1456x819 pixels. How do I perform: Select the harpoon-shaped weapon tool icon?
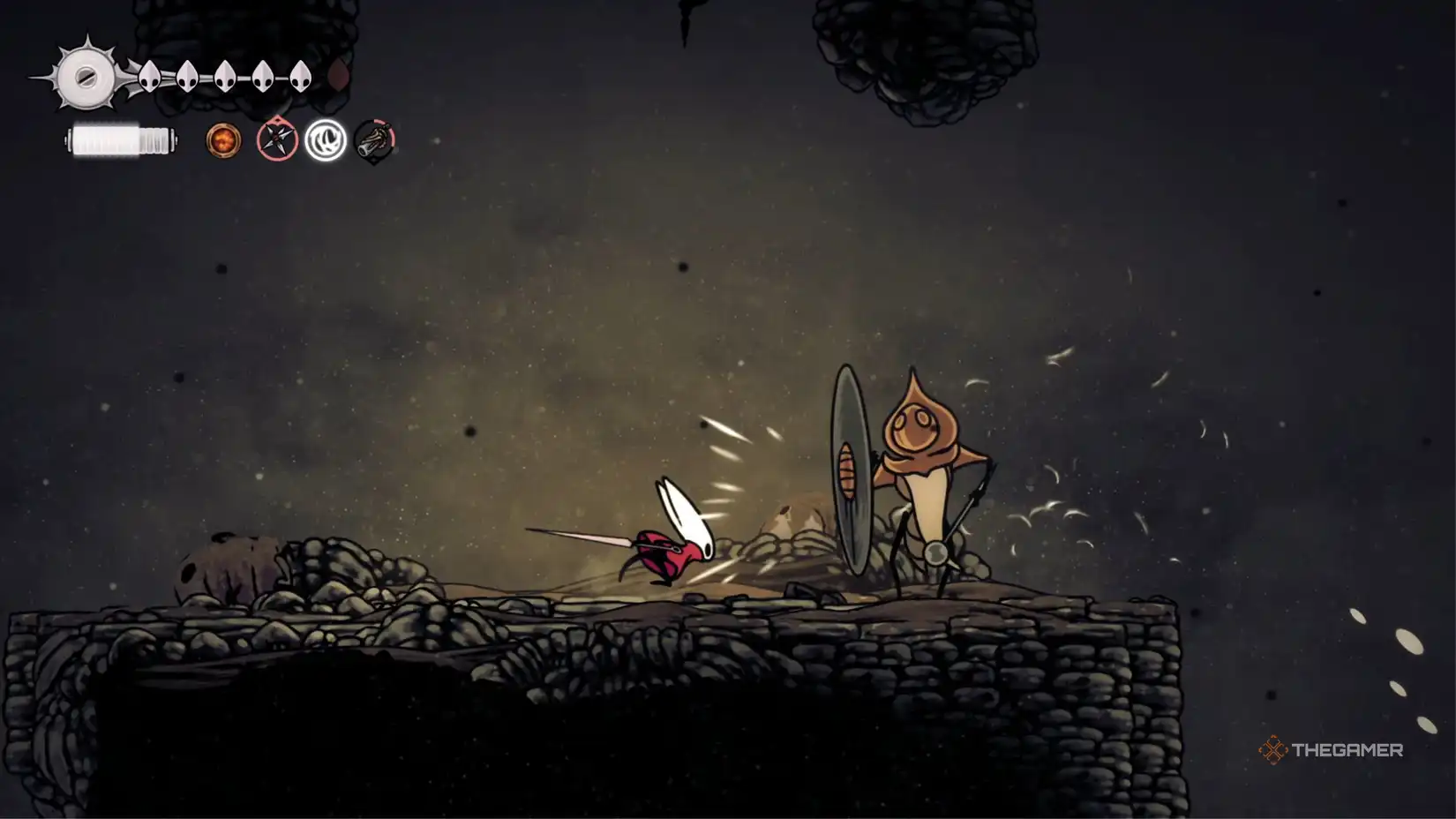[373, 139]
